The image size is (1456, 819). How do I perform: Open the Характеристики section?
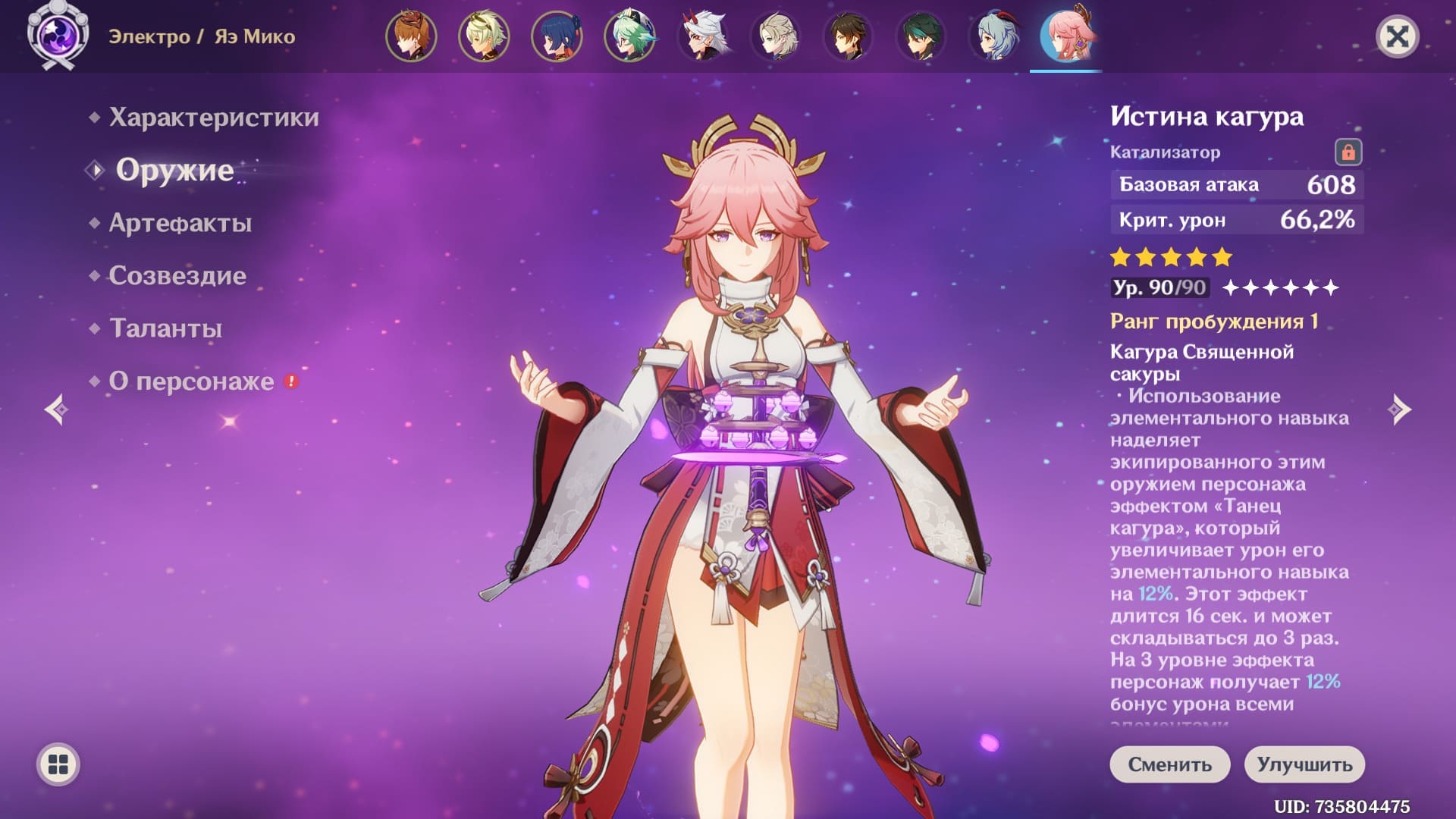point(213,118)
